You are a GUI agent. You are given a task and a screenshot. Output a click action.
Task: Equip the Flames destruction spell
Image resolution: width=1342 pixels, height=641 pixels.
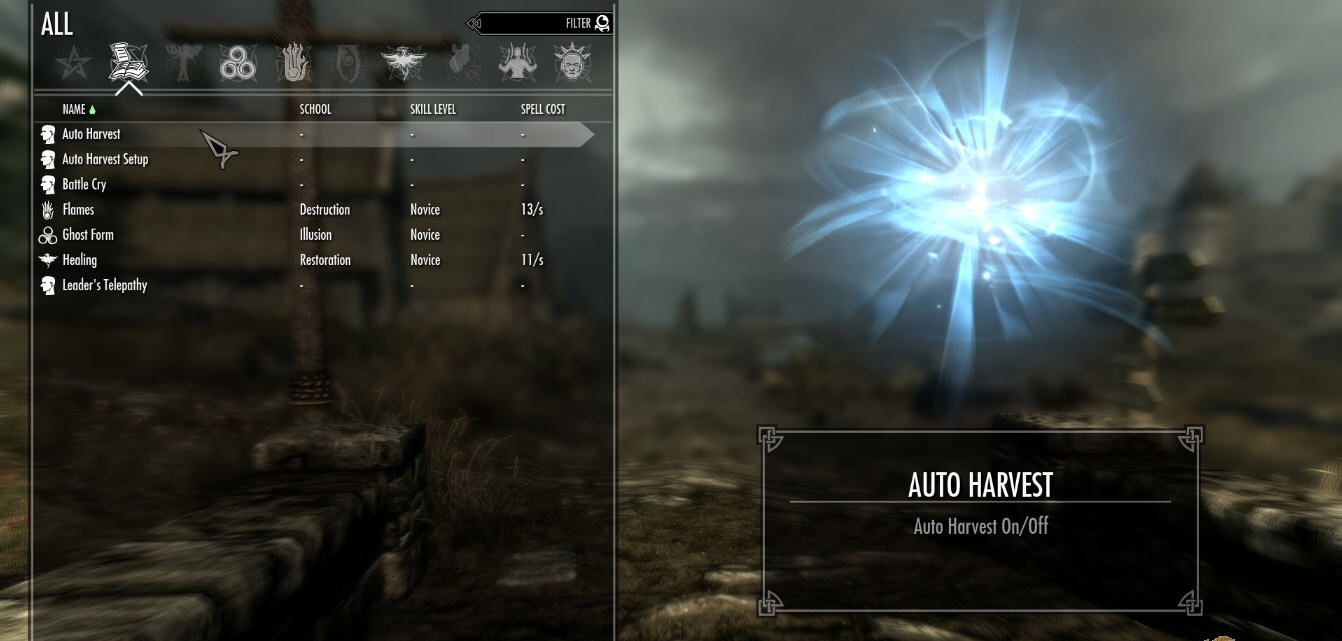pos(78,210)
